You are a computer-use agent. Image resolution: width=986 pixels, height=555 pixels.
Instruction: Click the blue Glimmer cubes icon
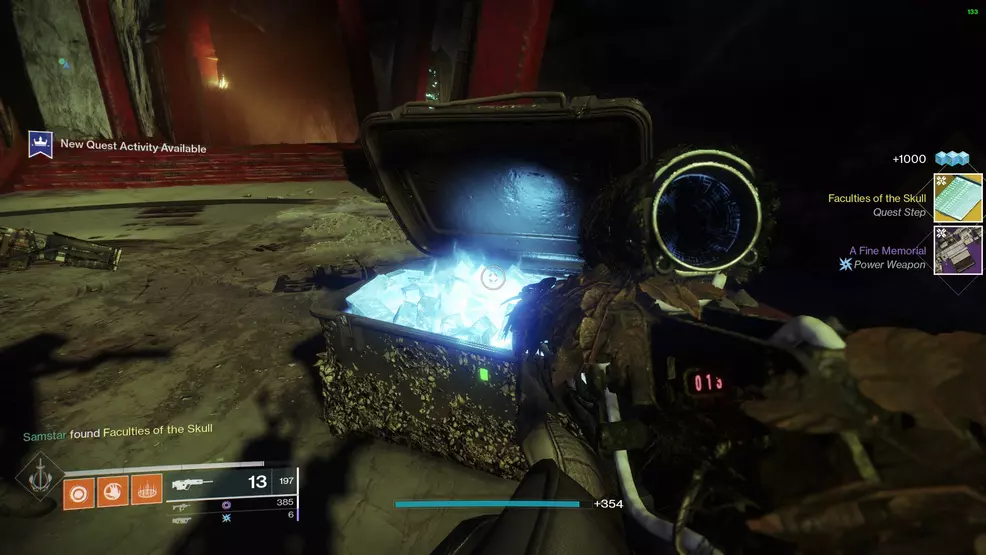coord(952,159)
